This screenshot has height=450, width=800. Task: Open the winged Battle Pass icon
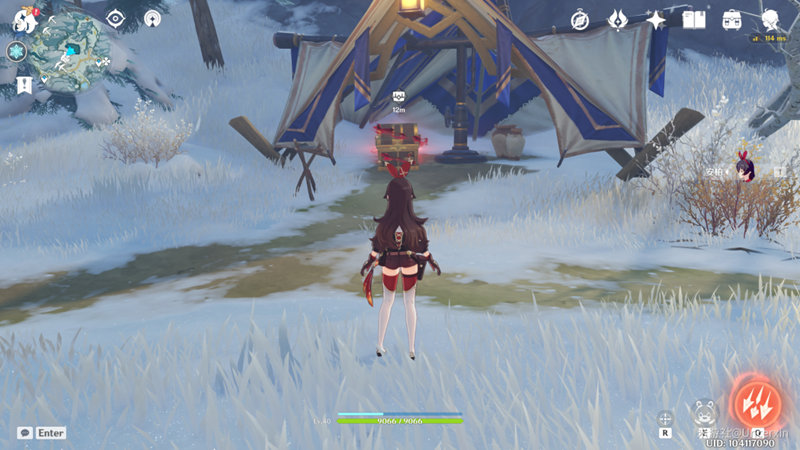[619, 19]
